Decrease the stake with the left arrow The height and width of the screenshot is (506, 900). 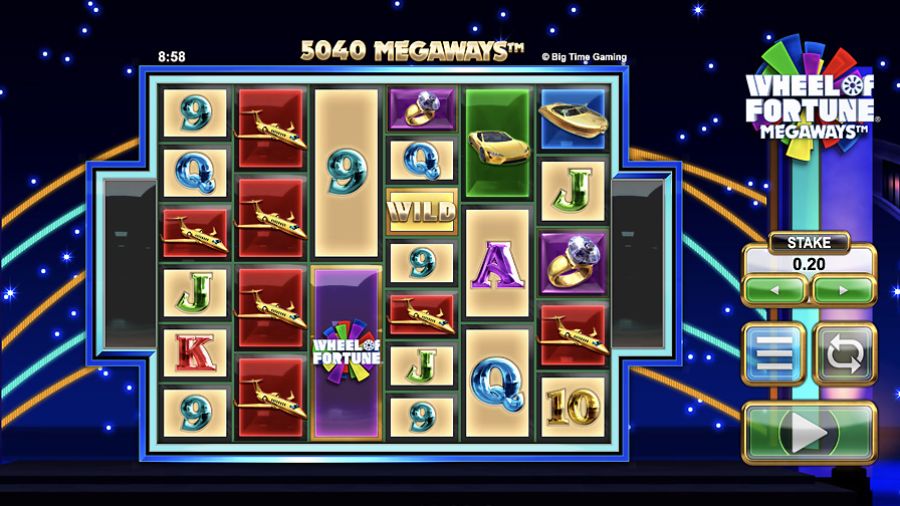[x=774, y=291]
